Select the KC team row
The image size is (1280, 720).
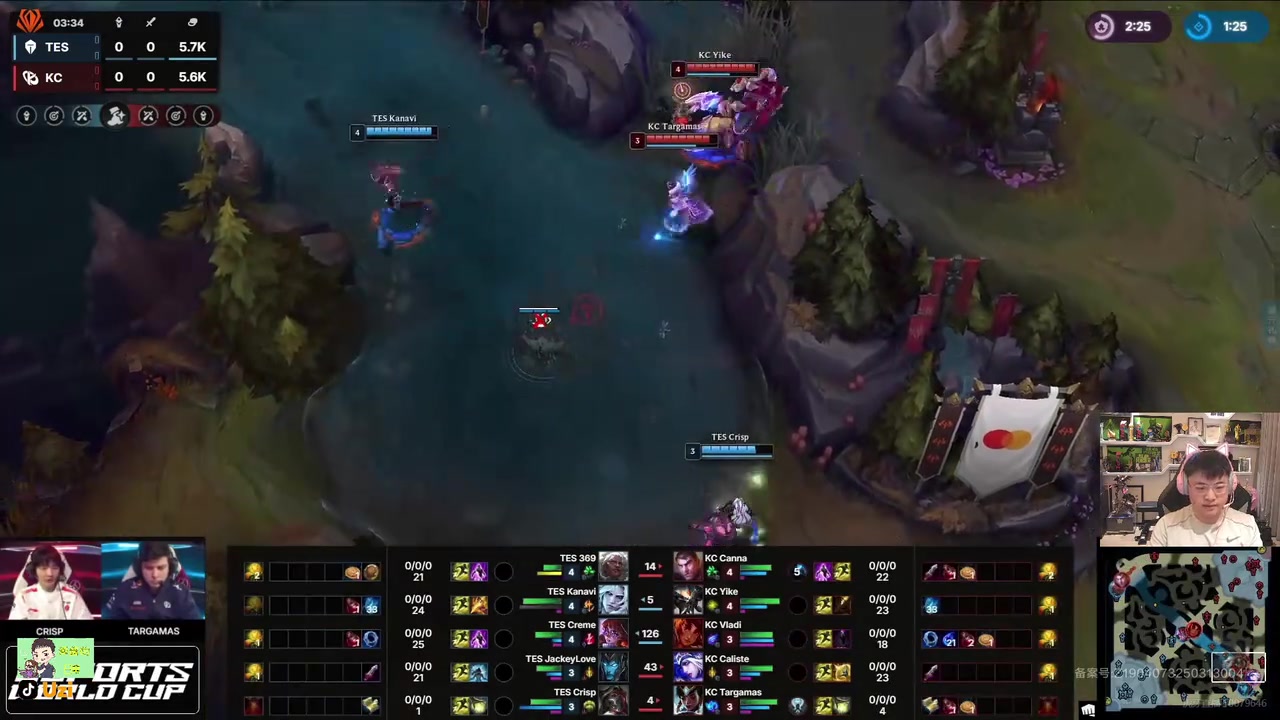click(x=110, y=77)
